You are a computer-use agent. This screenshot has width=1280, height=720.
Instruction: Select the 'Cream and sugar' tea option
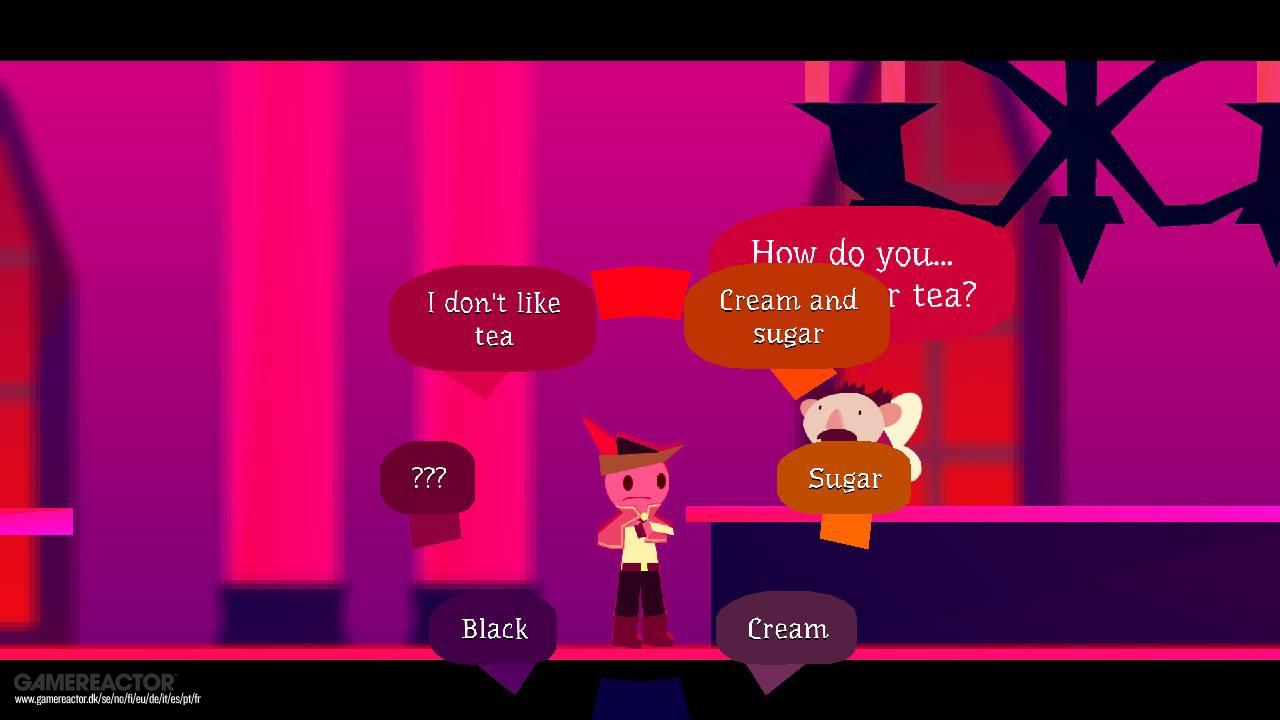787,317
